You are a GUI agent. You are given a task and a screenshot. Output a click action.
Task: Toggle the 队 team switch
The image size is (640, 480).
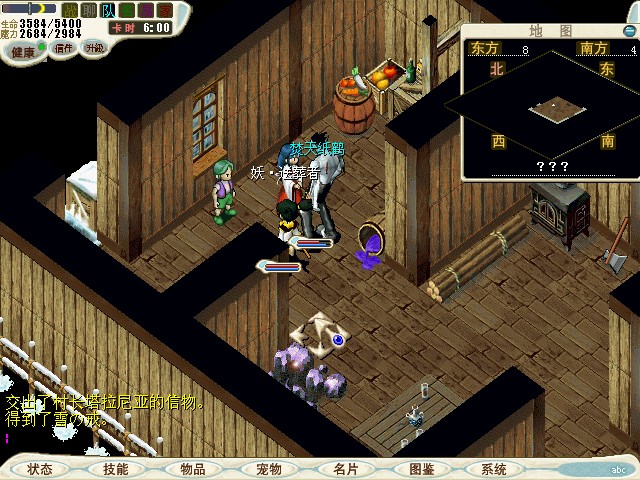pyautogui.click(x=106, y=9)
